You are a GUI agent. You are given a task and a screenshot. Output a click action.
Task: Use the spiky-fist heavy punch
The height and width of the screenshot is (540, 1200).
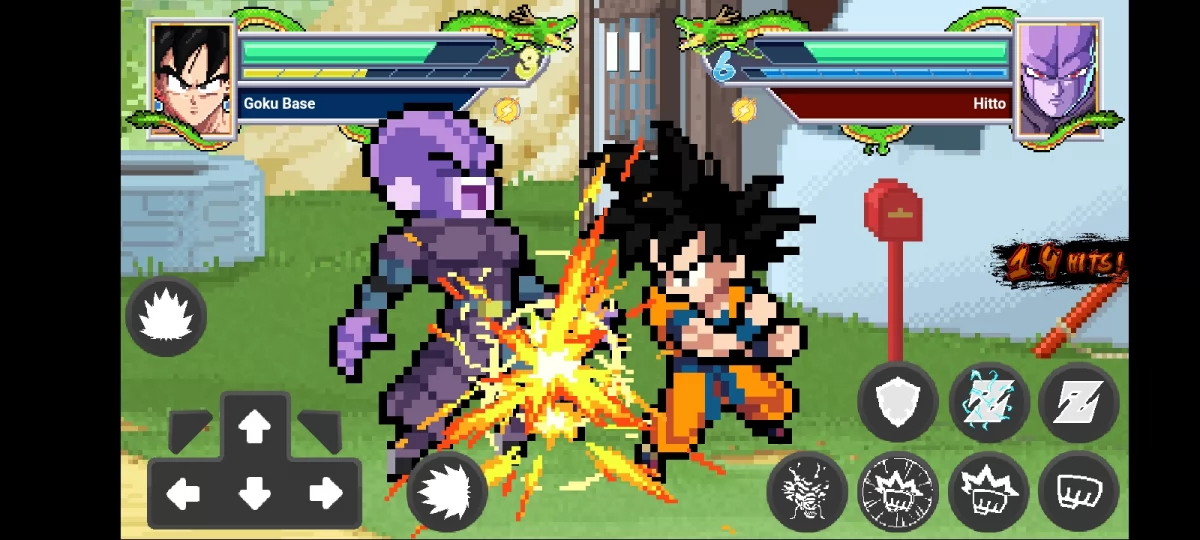[x=988, y=491]
